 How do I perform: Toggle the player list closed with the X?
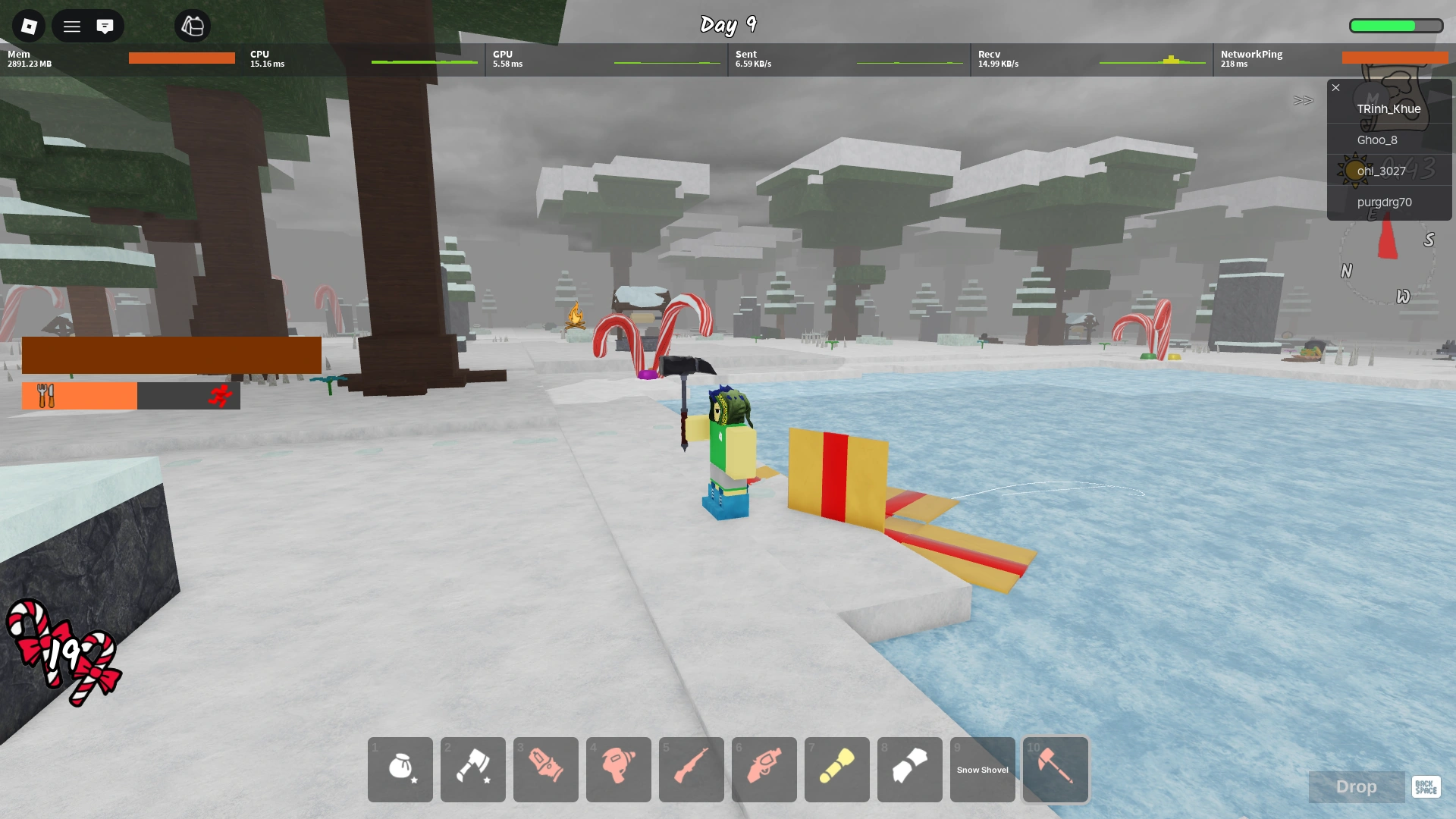tap(1335, 87)
